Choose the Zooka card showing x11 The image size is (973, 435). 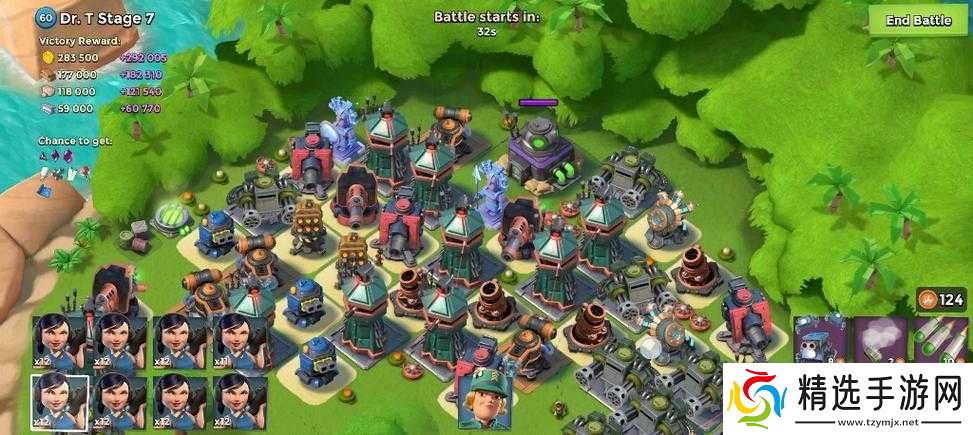pos(239,340)
